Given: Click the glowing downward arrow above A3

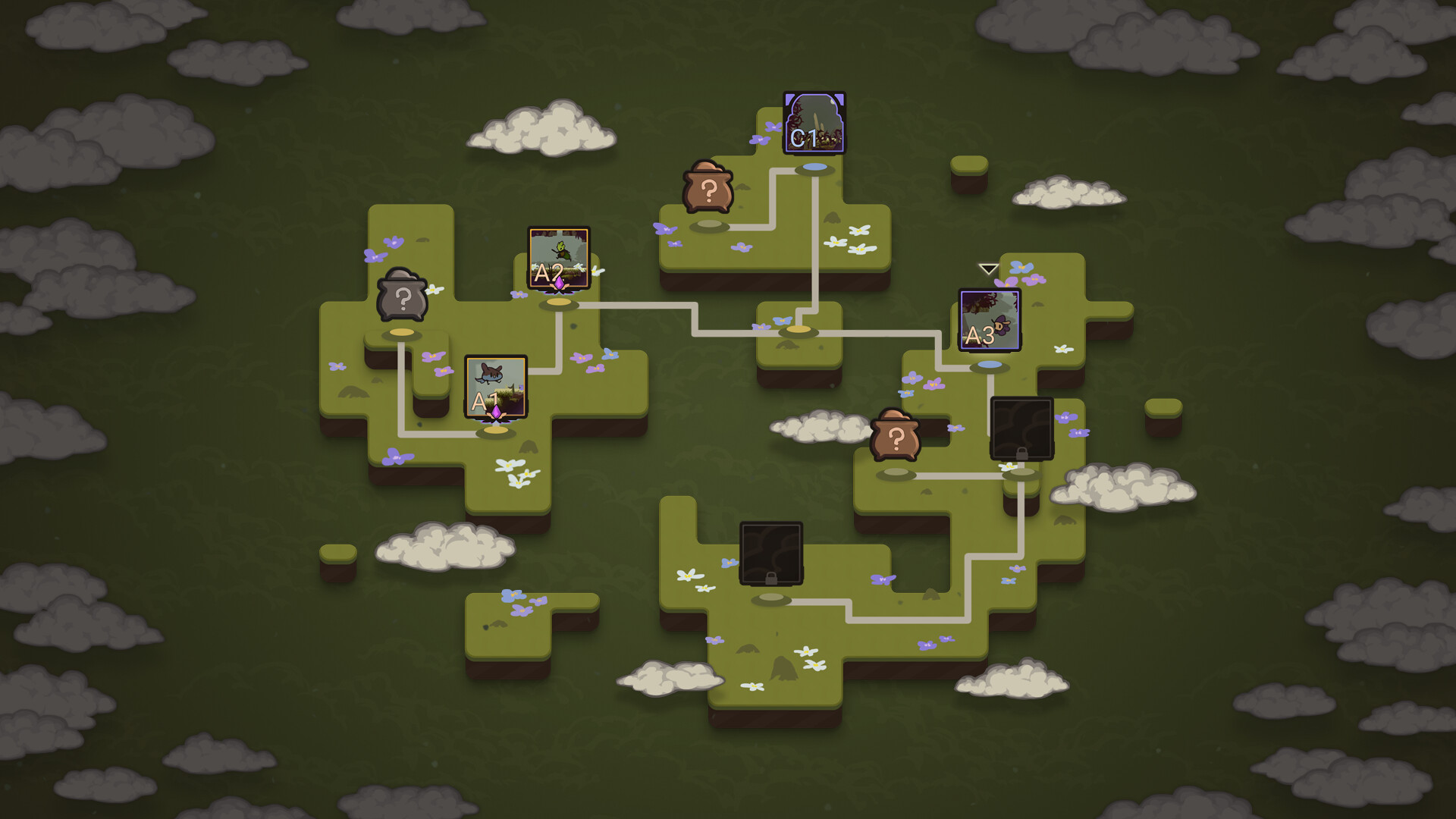Looking at the screenshot, I should pos(987,268).
